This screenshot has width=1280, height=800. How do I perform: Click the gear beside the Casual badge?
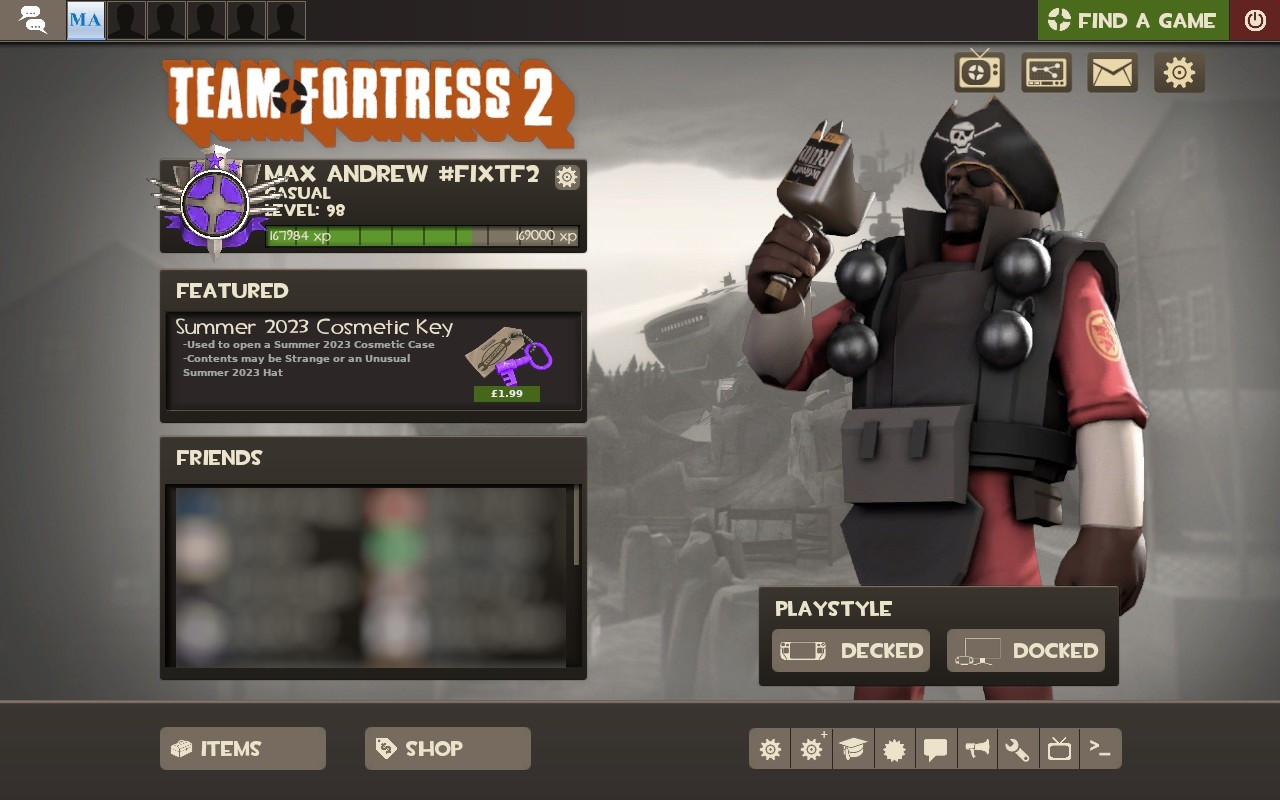(567, 177)
